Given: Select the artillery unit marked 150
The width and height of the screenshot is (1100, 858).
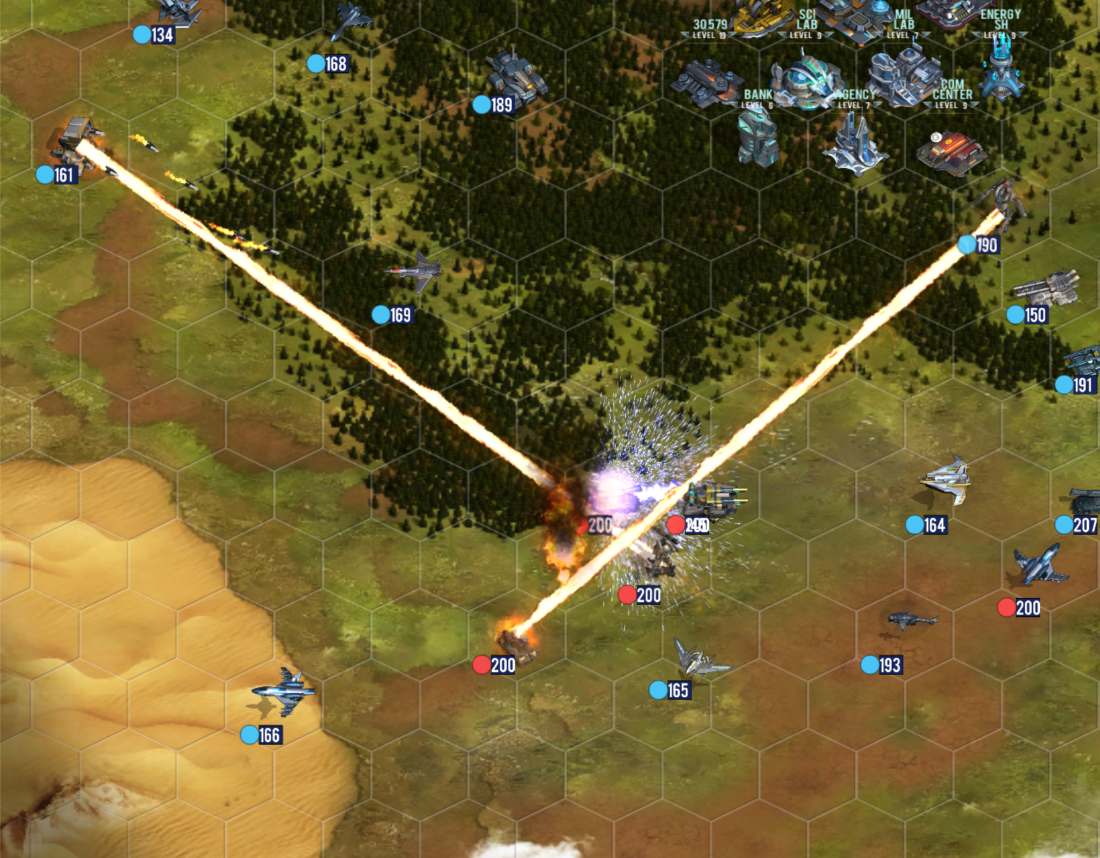Looking at the screenshot, I should pyautogui.click(x=1045, y=288).
